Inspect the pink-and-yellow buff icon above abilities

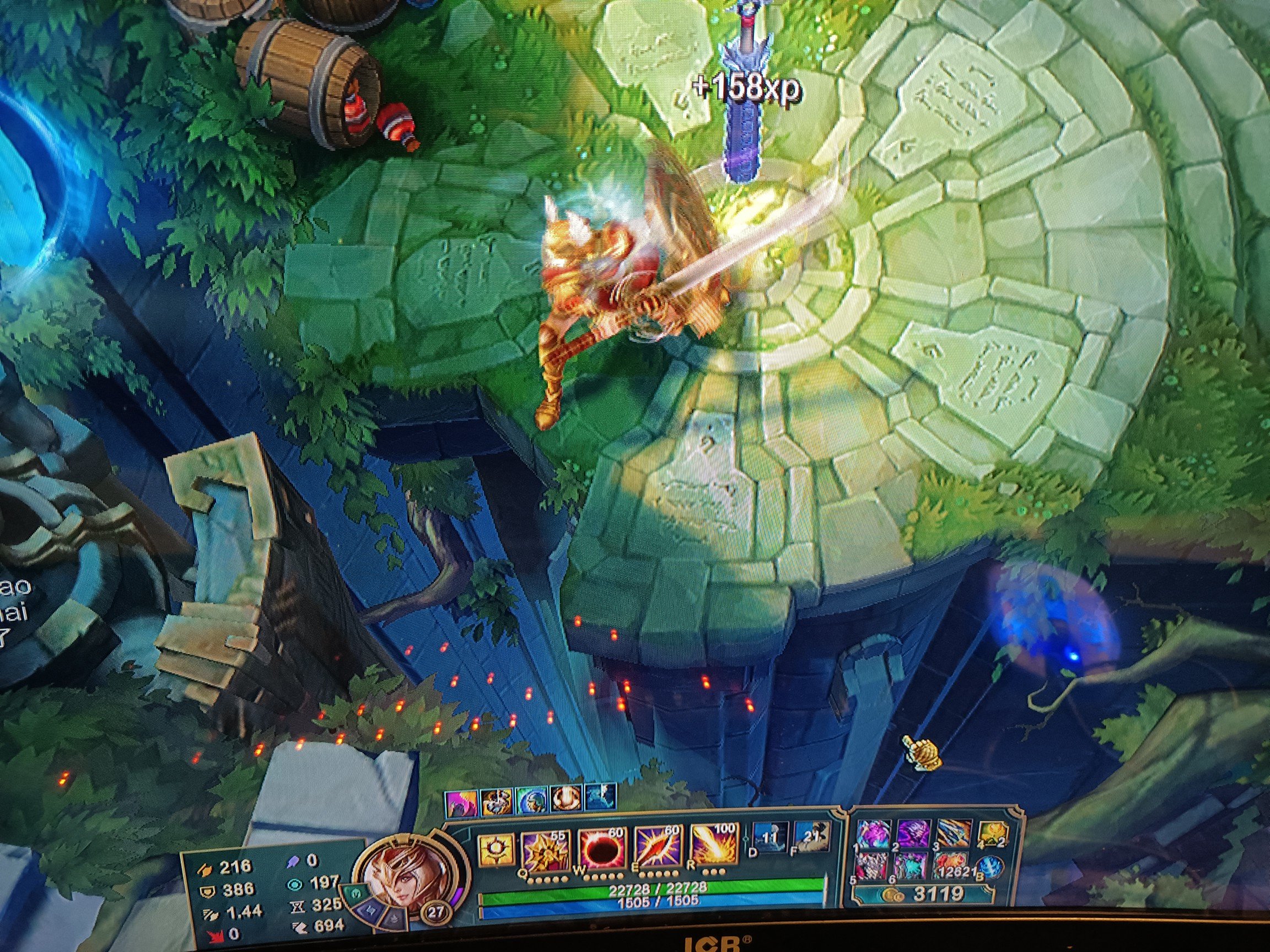[x=461, y=801]
